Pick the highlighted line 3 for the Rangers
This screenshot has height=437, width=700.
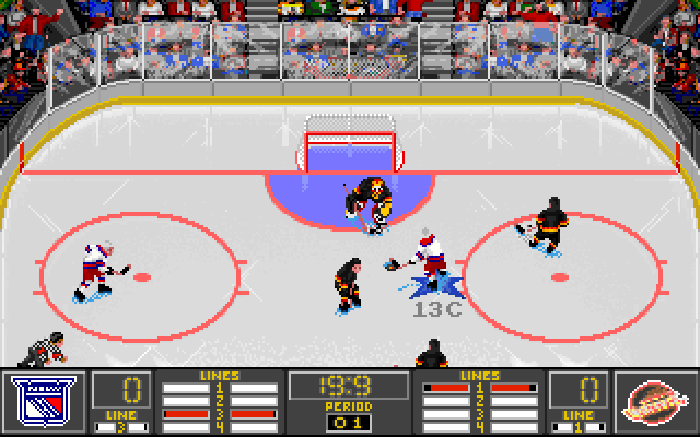click(220, 413)
